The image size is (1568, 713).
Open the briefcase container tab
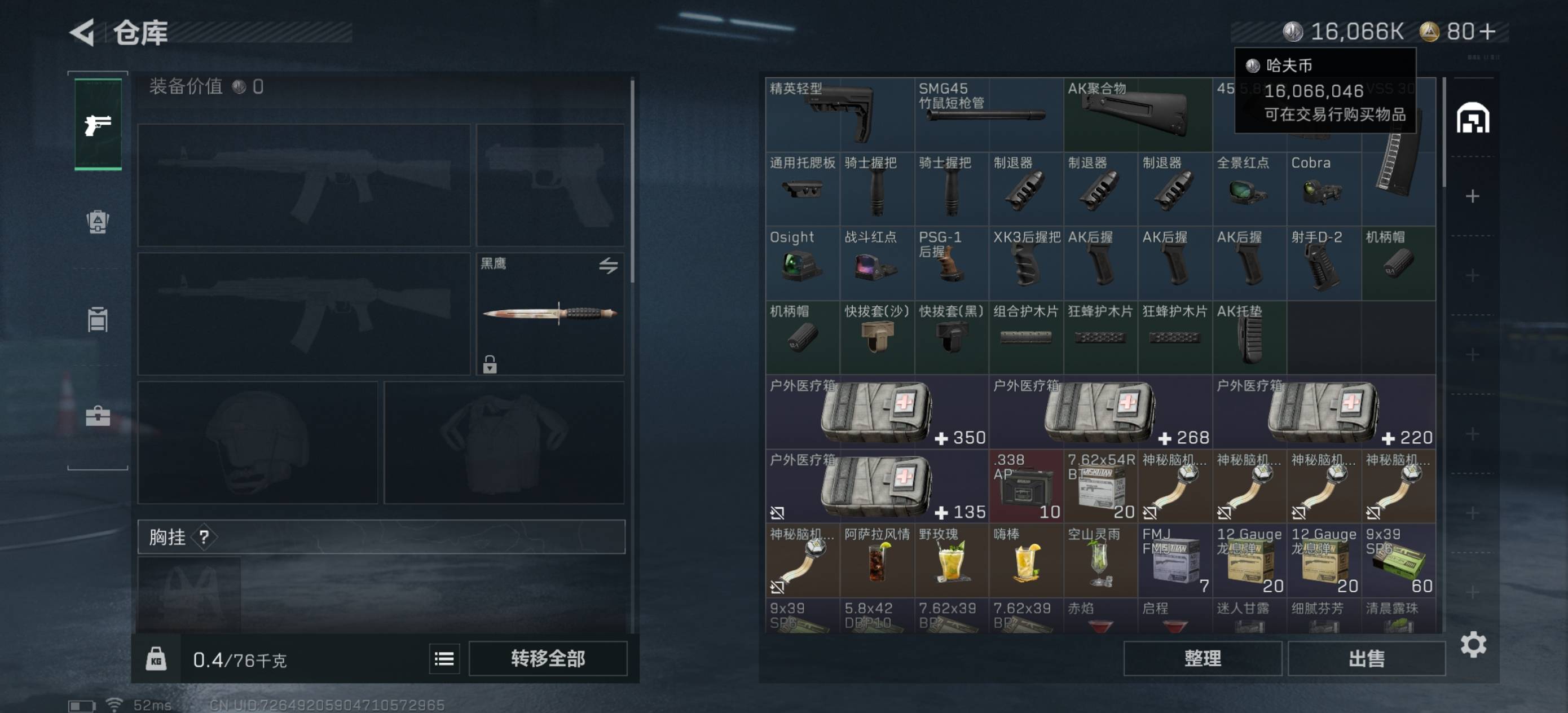[x=98, y=416]
